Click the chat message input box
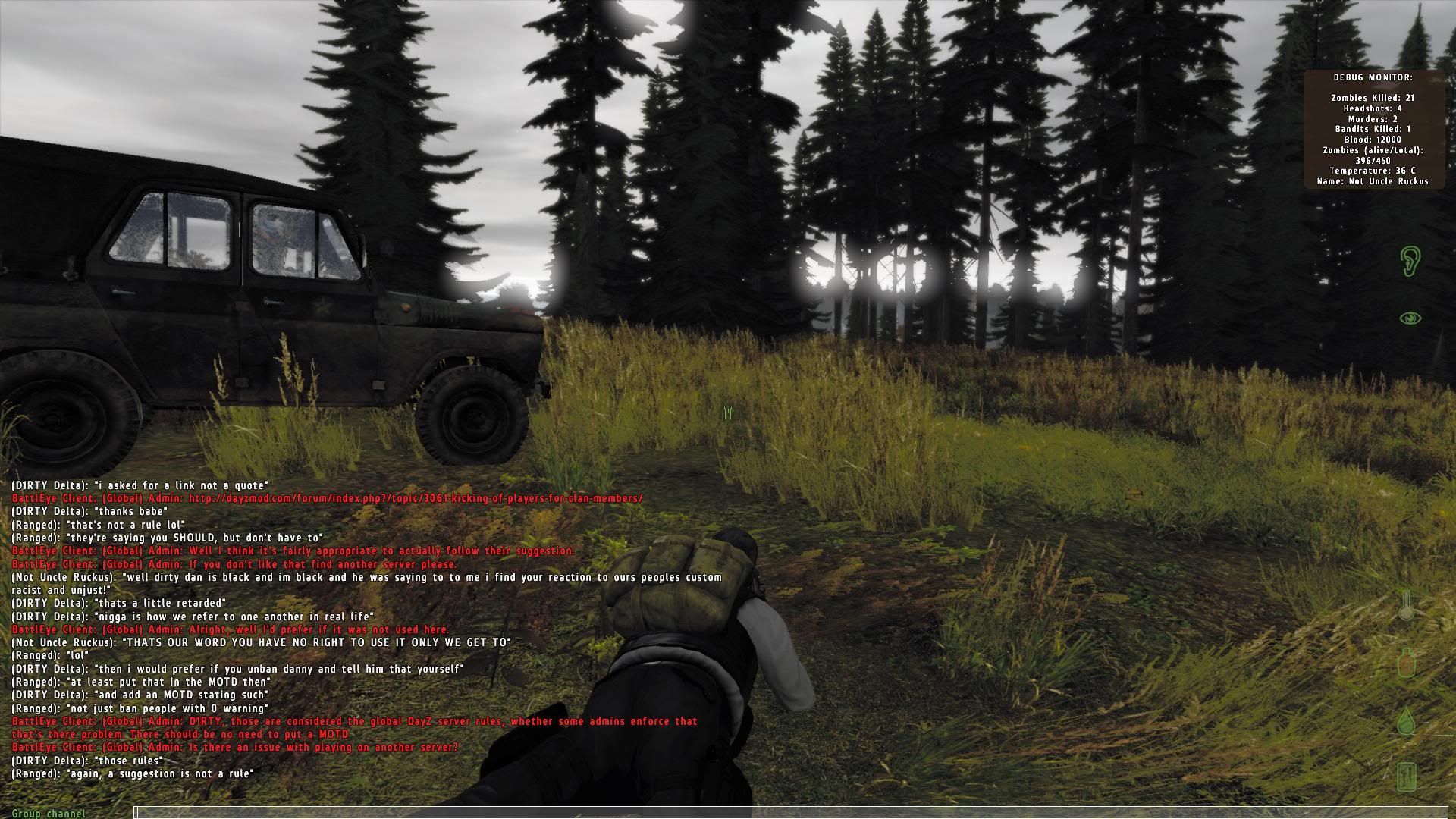 click(789, 813)
